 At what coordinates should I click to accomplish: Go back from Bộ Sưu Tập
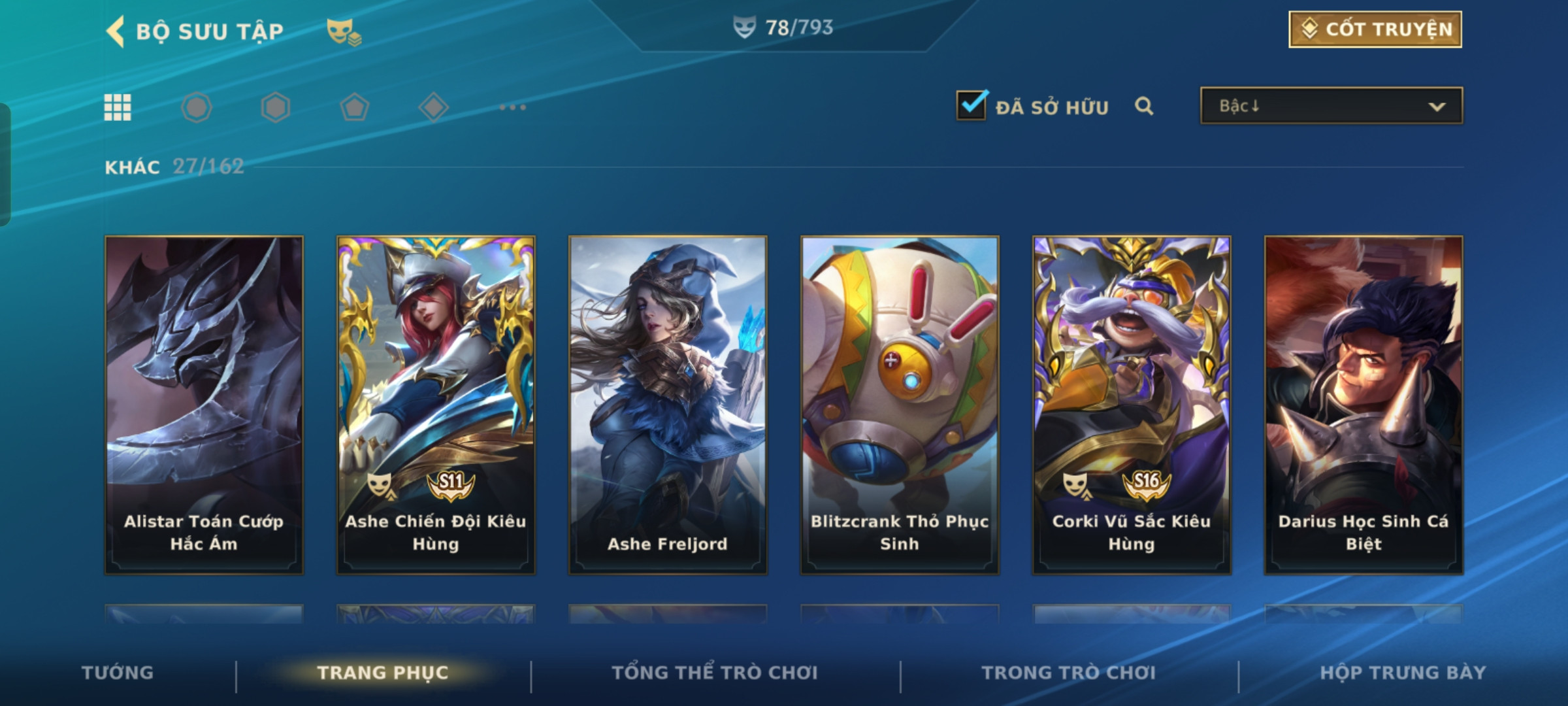(116, 31)
